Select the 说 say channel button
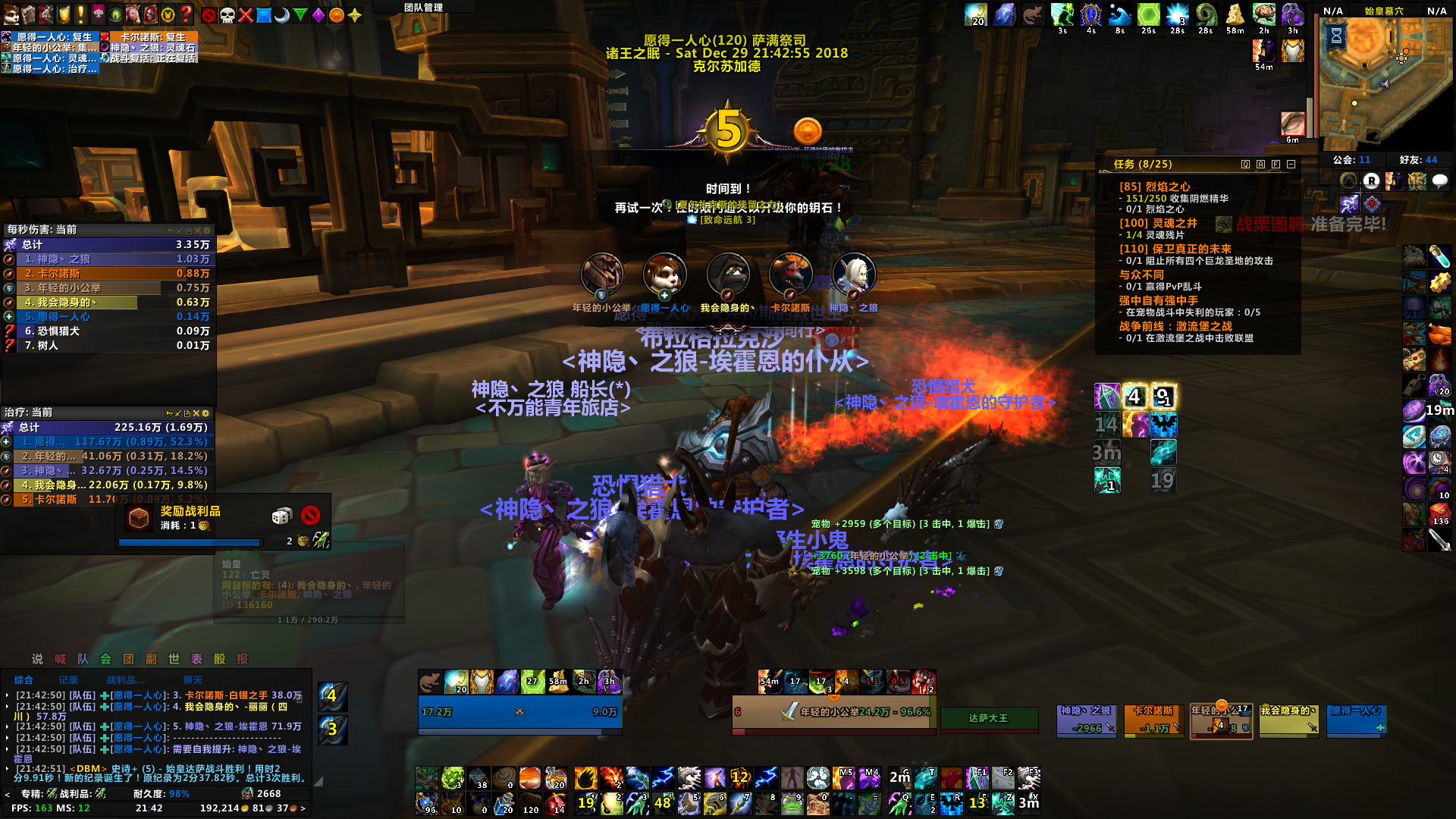Viewport: 1456px width, 819px height. tap(37, 659)
